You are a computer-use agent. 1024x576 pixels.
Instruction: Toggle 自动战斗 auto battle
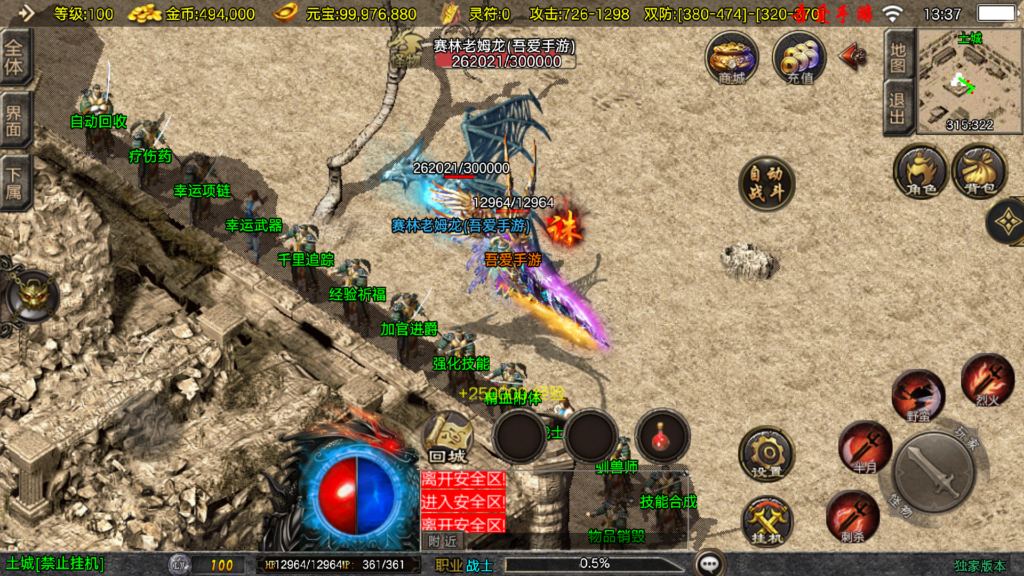pyautogui.click(x=766, y=184)
